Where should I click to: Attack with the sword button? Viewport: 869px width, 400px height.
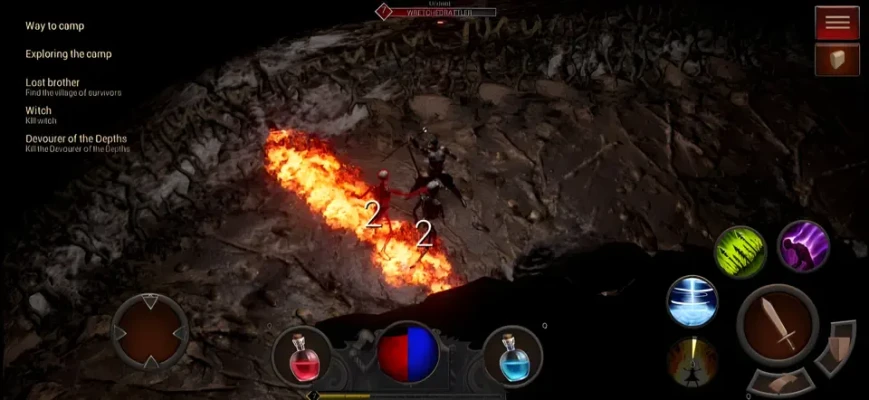pos(778,324)
